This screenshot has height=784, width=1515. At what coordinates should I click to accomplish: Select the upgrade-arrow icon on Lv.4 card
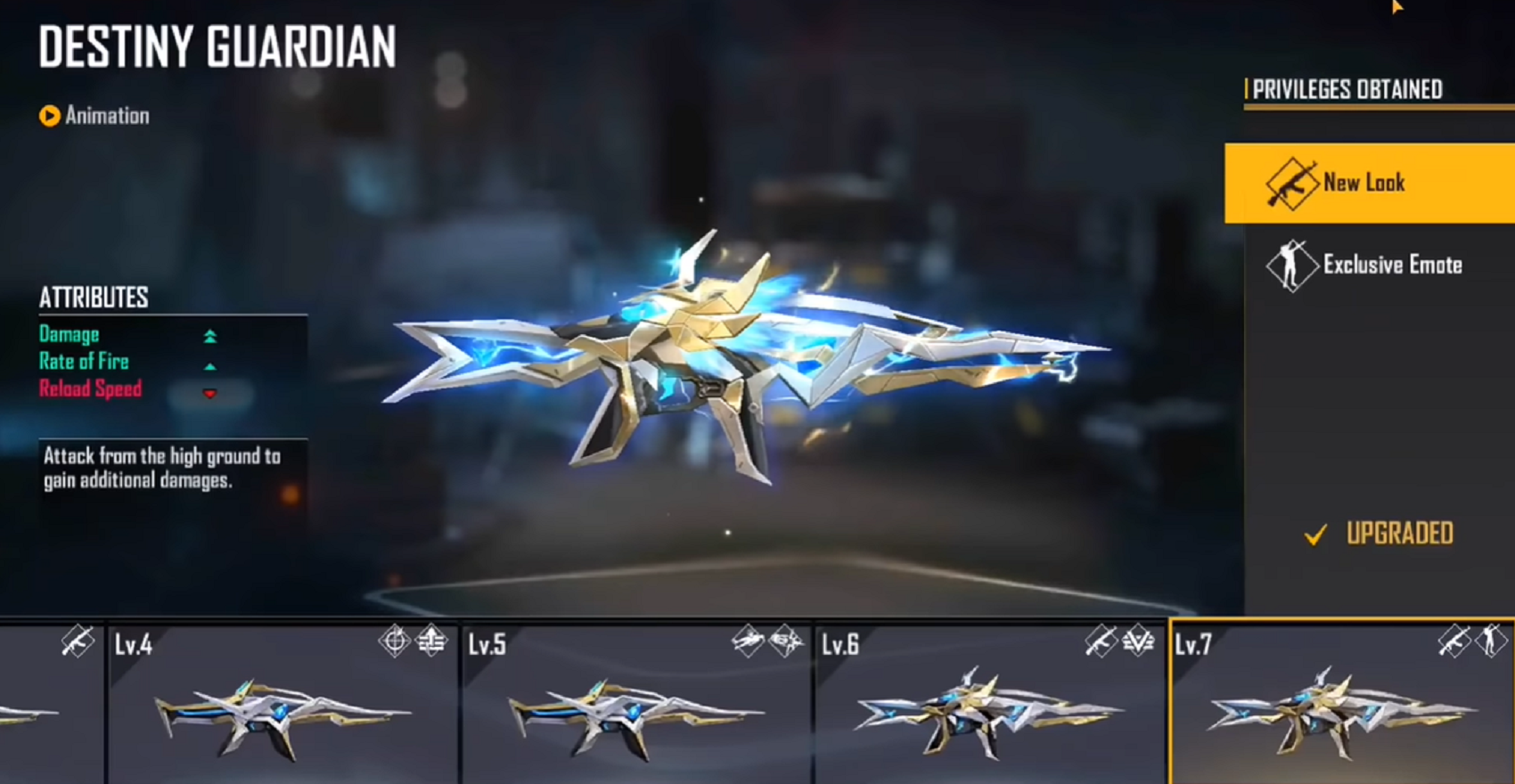point(428,640)
